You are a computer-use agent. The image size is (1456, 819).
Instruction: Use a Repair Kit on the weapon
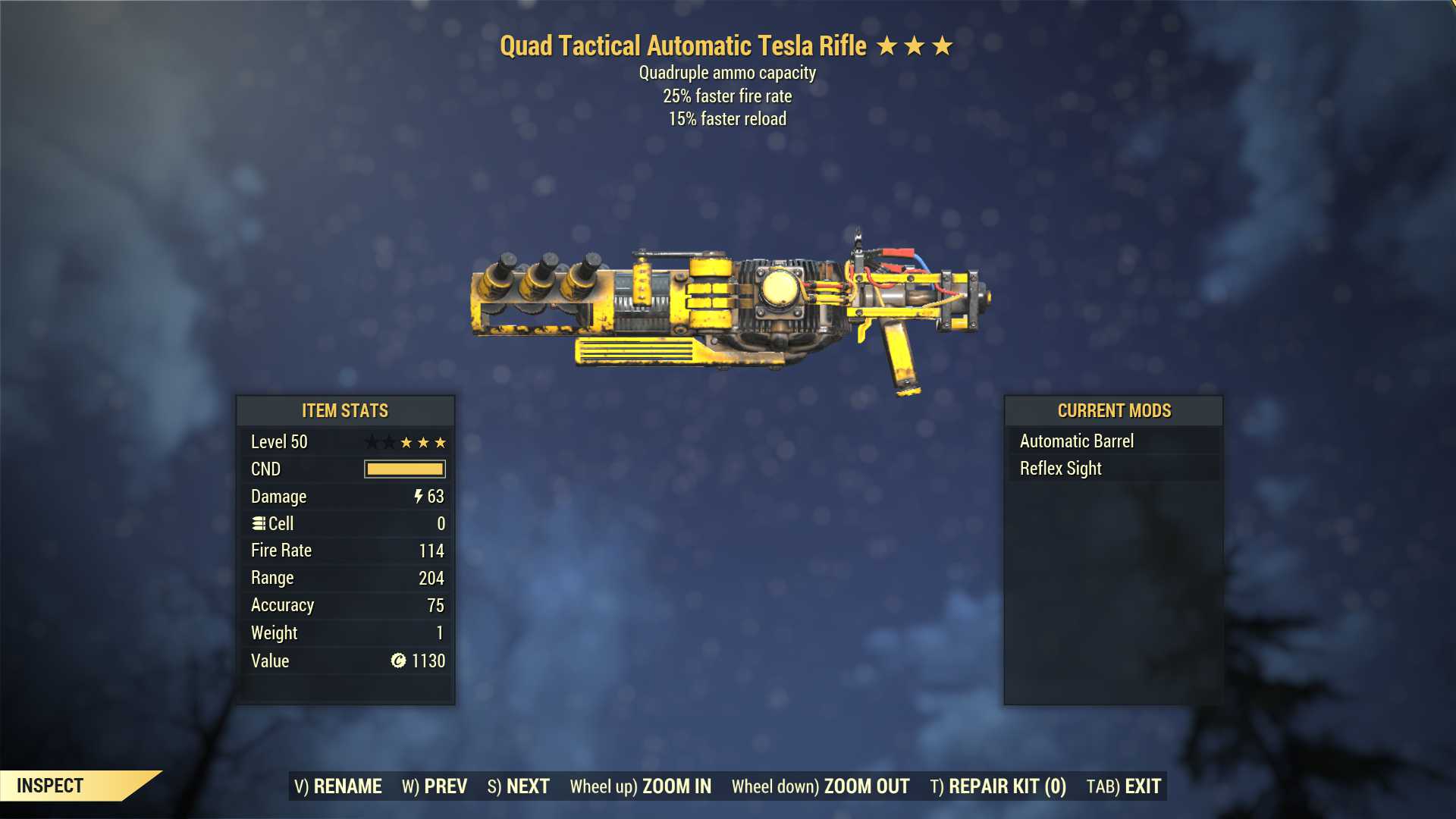(x=998, y=786)
